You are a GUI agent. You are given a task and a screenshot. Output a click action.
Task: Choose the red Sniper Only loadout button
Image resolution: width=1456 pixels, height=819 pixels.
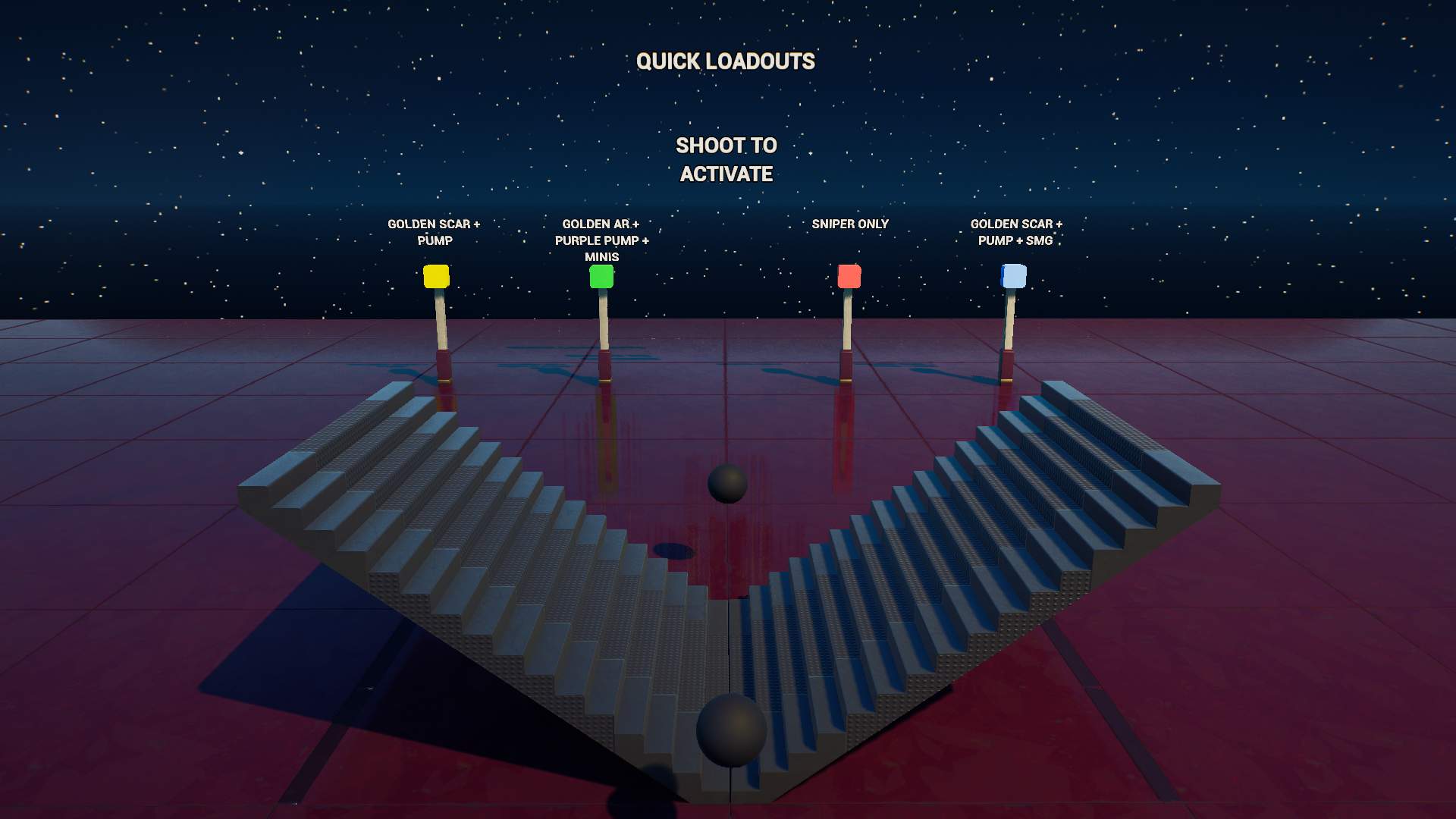849,276
